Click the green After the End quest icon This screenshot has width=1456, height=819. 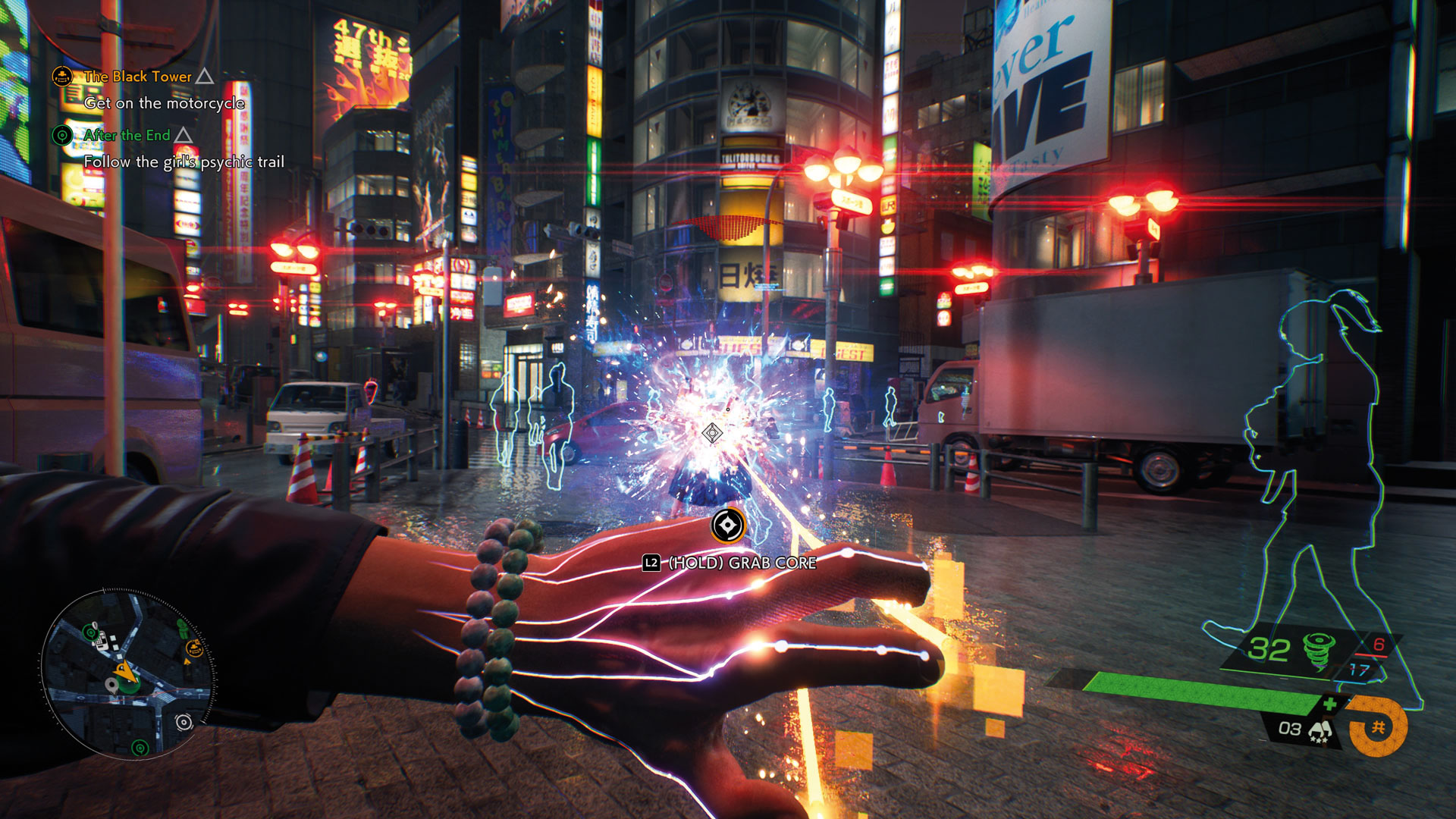[x=62, y=135]
